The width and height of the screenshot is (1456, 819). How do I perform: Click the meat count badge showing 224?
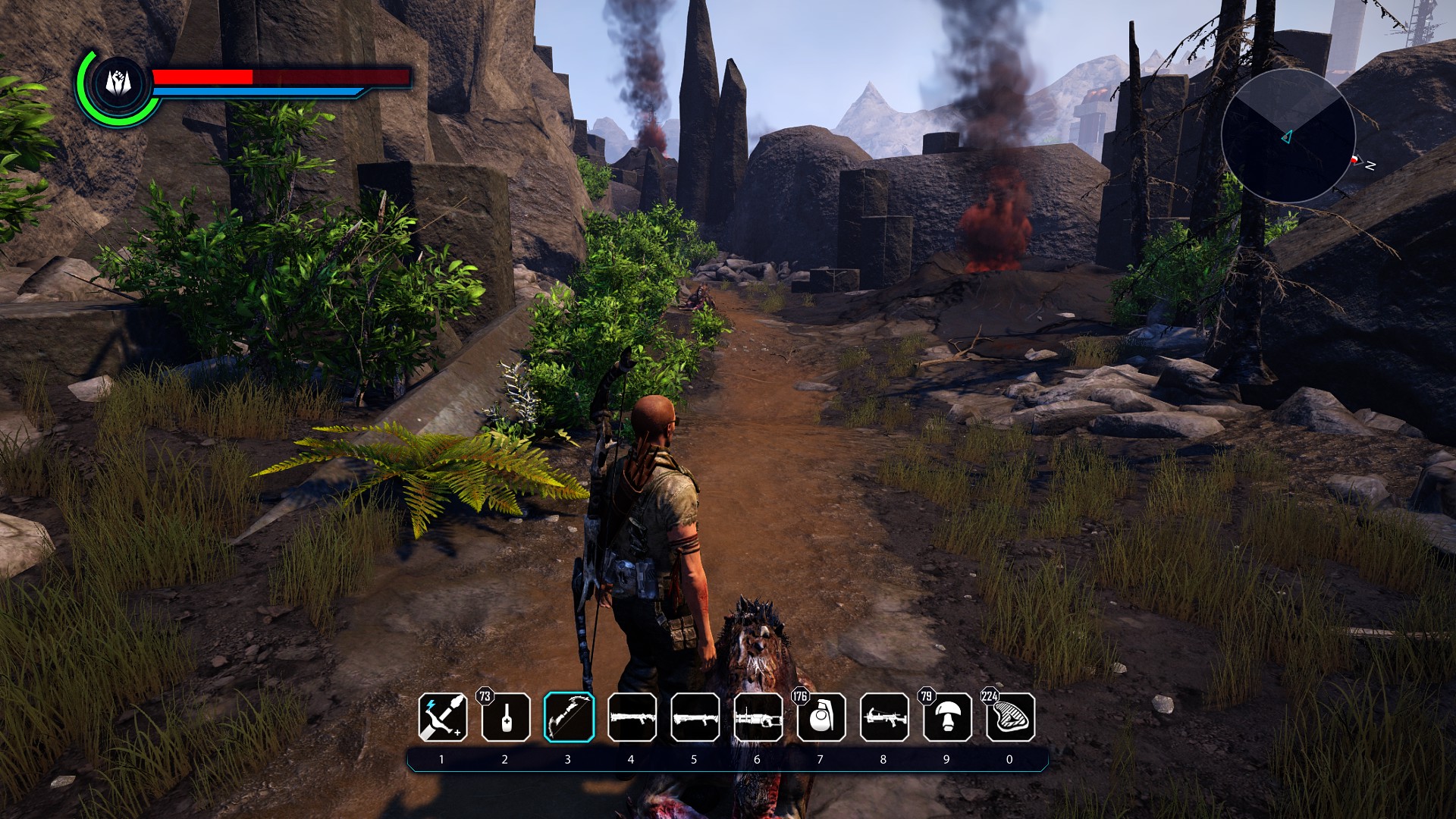(x=990, y=695)
